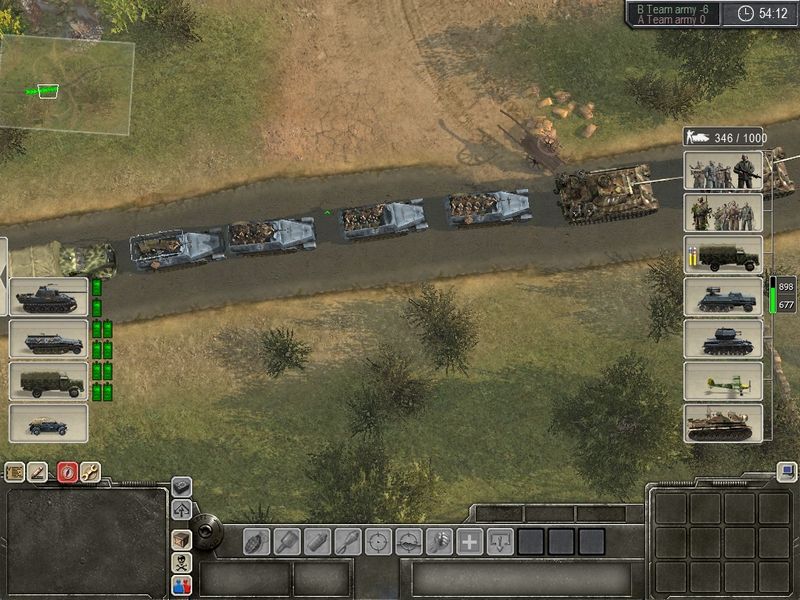Screen dimensions: 800x600
Task: Use the white cross heal command
Action: (470, 541)
